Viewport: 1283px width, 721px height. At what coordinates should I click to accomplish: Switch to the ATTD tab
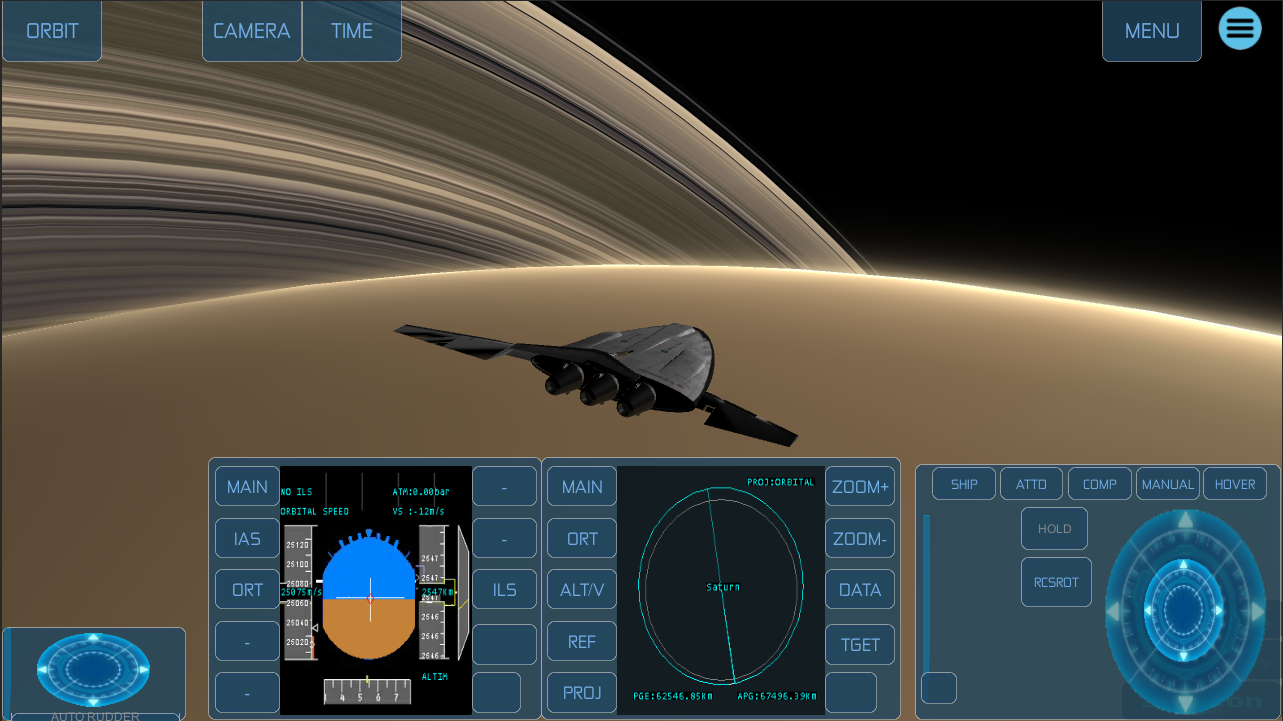point(1031,483)
